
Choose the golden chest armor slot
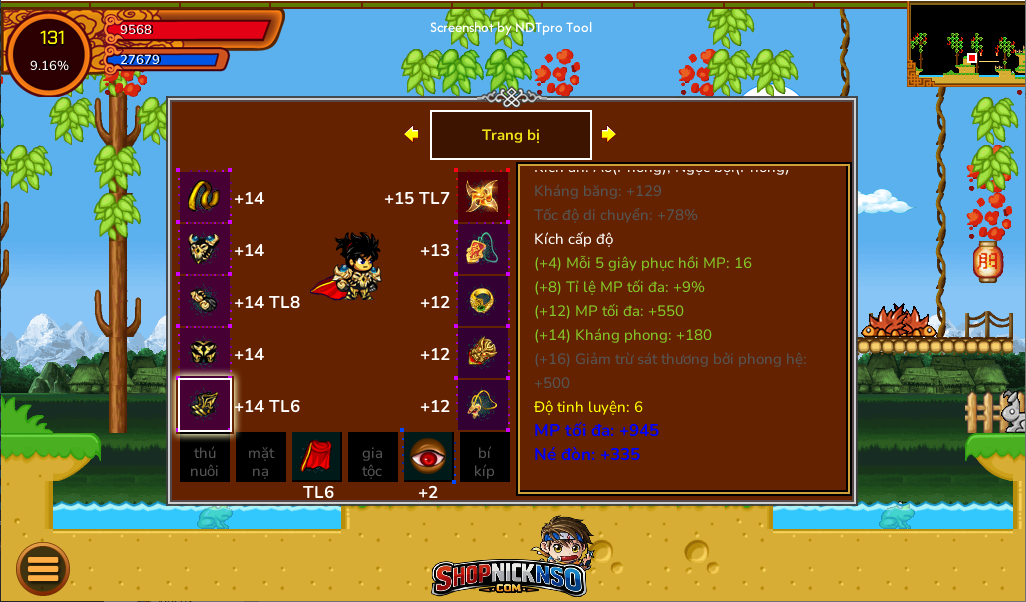[205, 250]
